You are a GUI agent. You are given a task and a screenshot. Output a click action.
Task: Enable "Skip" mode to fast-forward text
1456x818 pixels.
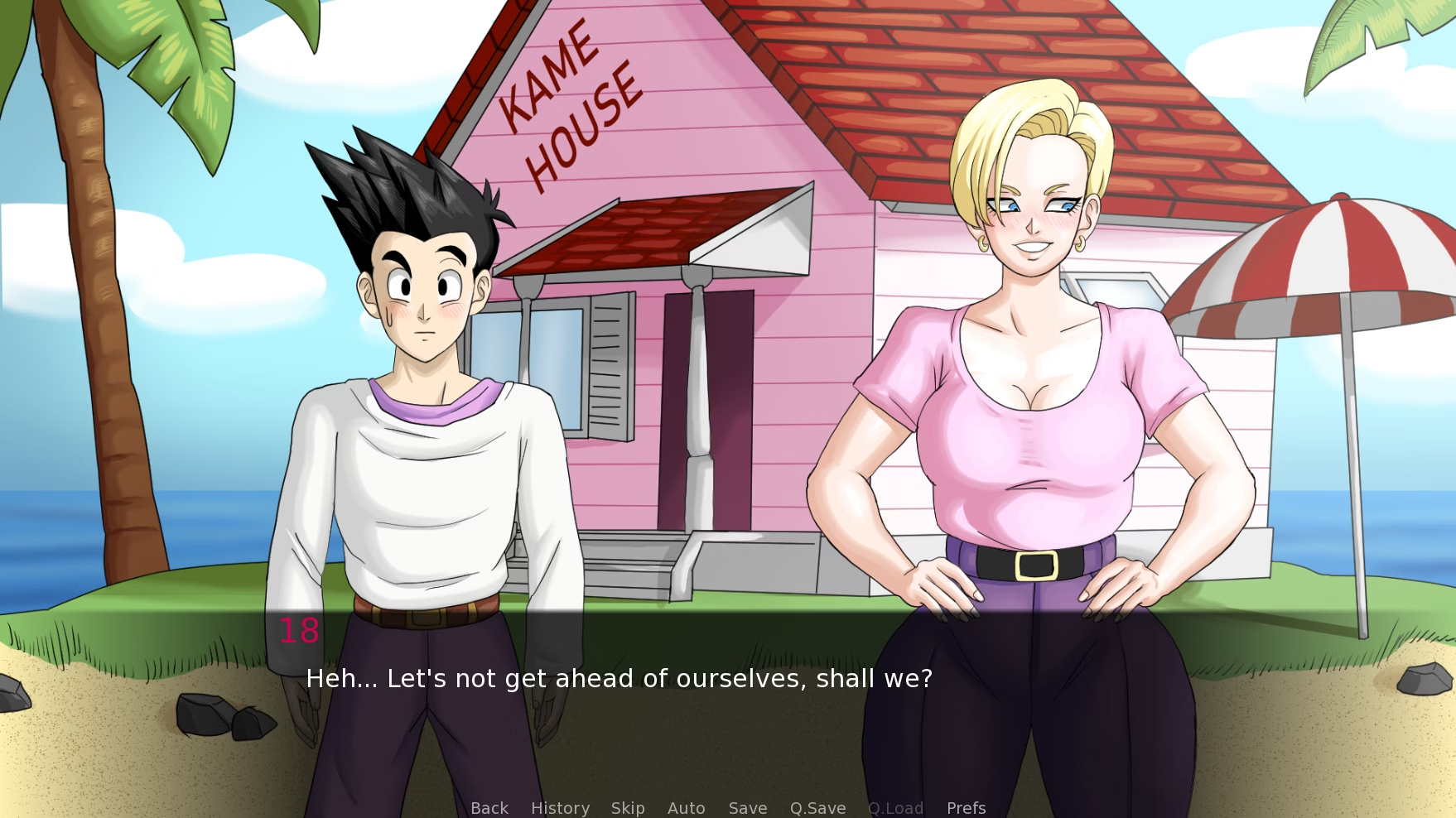point(628,808)
